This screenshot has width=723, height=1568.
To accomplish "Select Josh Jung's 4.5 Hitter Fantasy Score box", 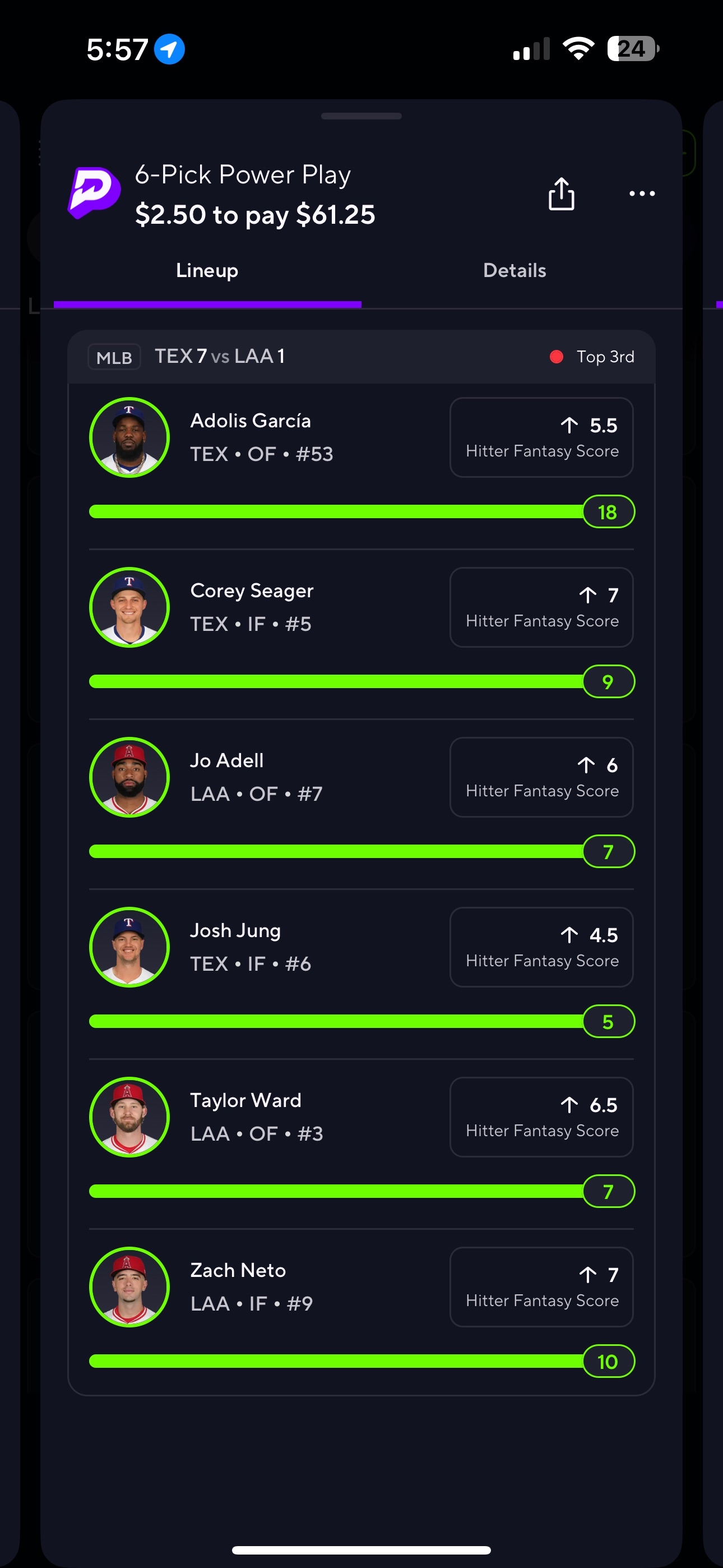I will 541,947.
